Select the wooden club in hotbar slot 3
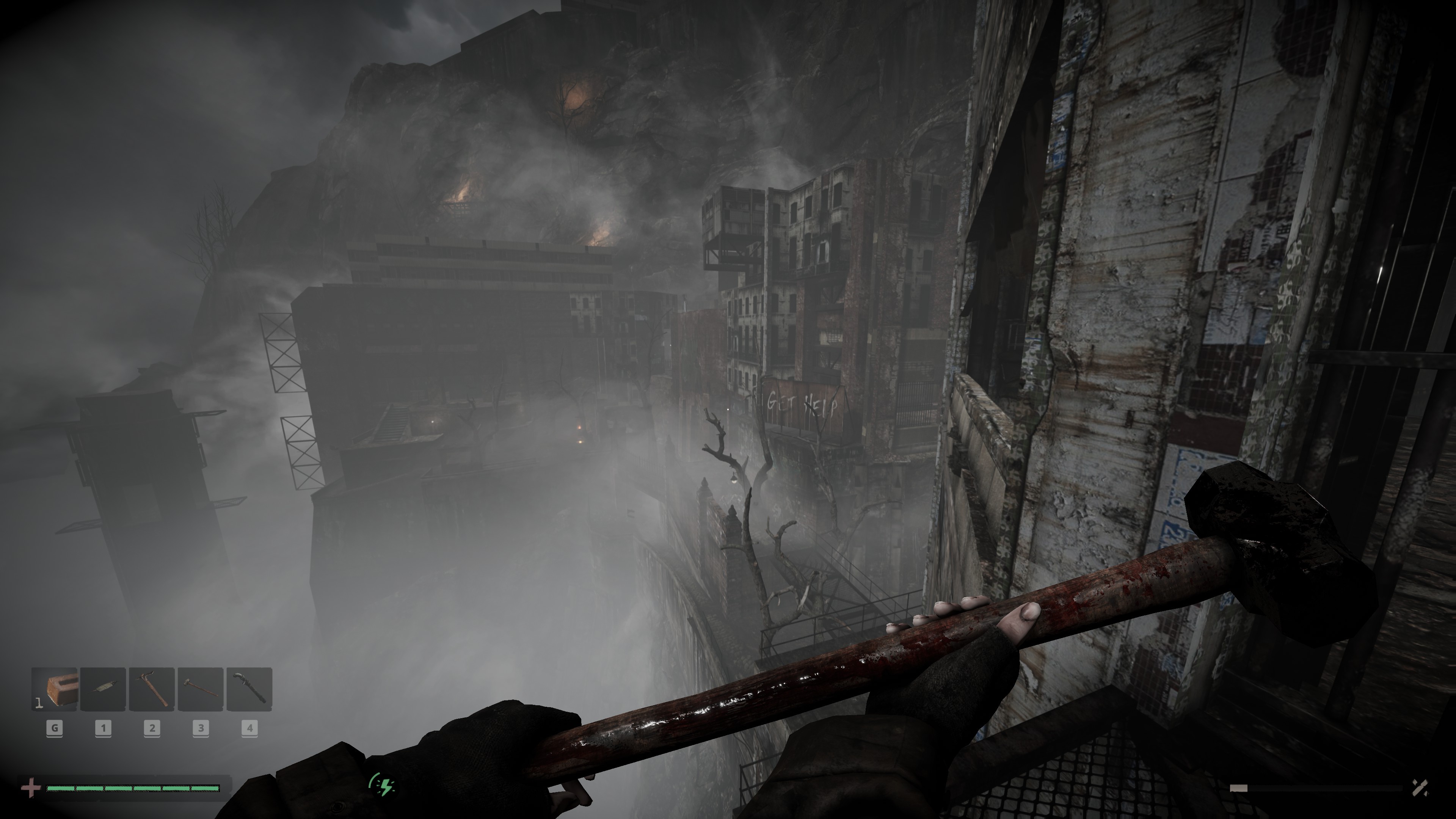 coord(200,690)
